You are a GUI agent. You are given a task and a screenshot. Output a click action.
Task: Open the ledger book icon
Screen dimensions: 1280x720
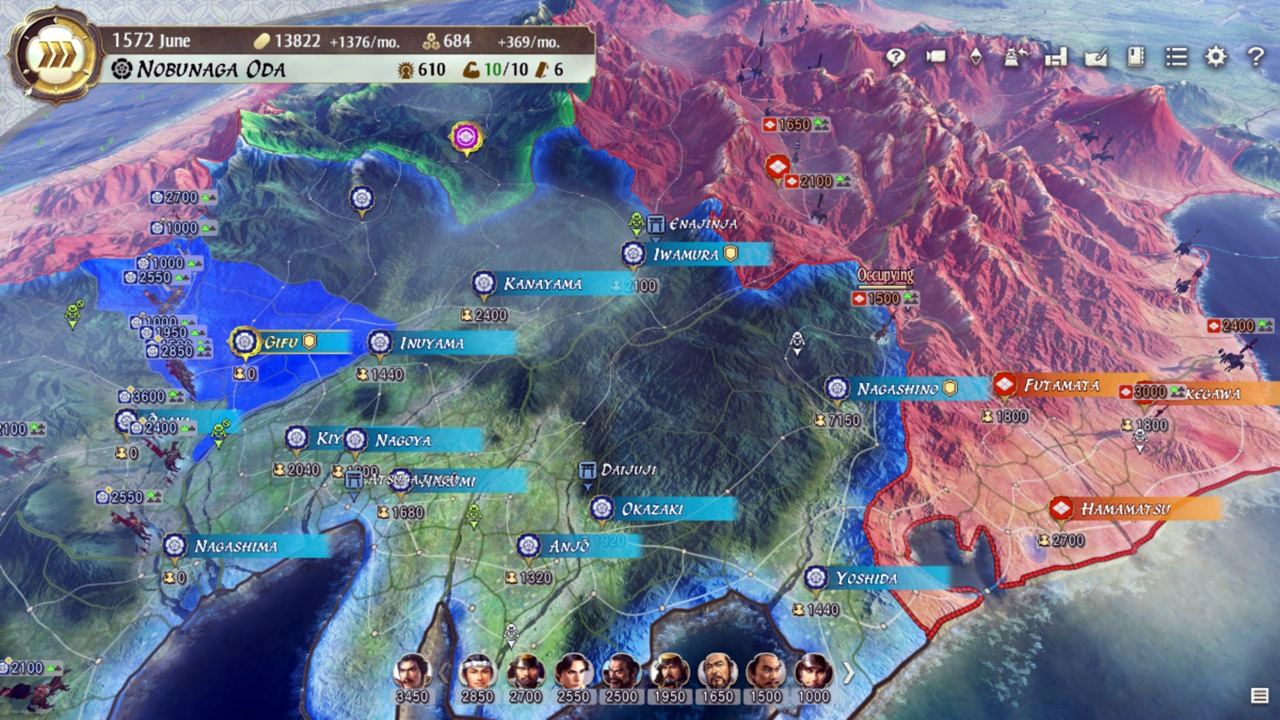coord(1135,58)
